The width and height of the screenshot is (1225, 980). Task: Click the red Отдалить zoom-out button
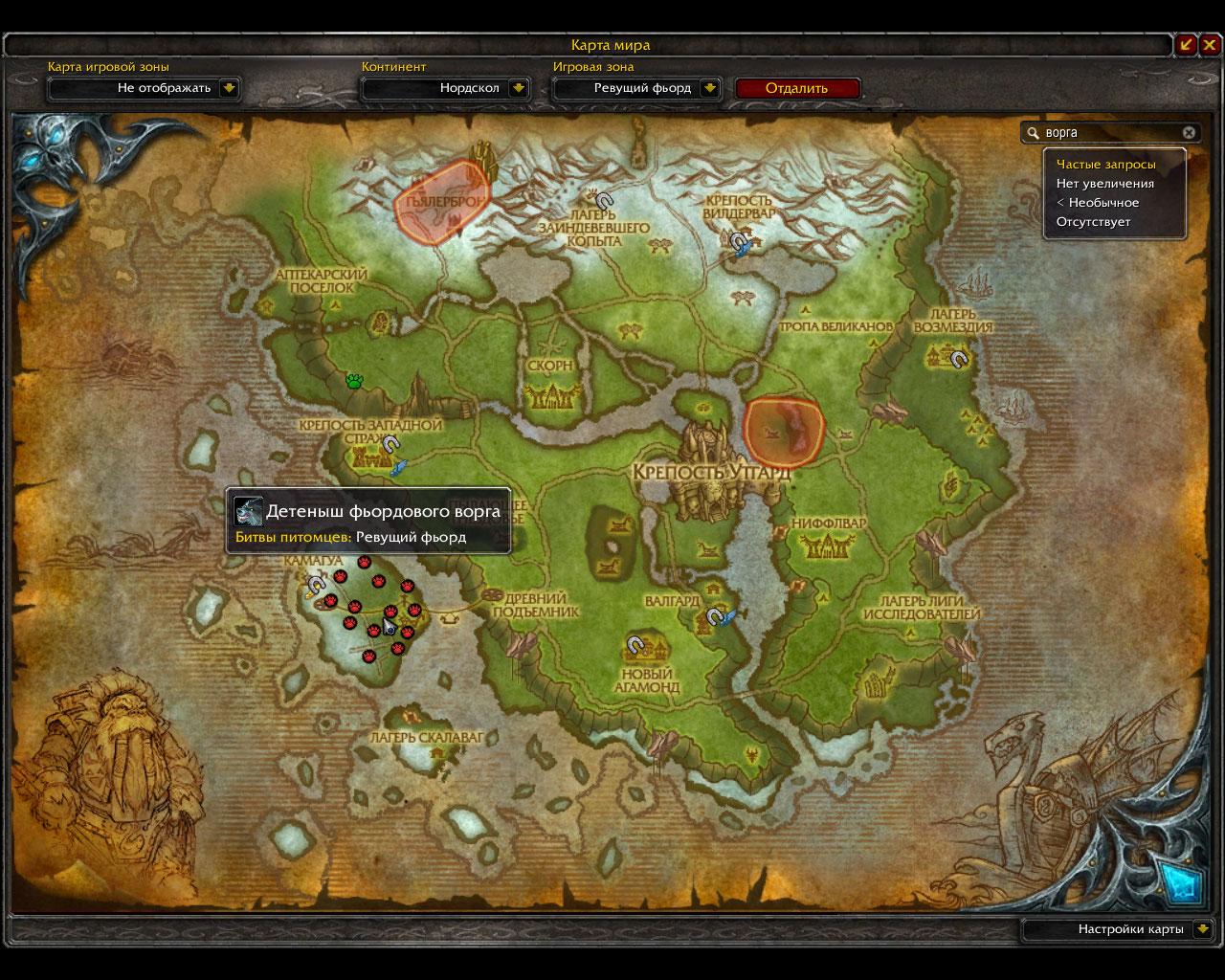pyautogui.click(x=797, y=88)
